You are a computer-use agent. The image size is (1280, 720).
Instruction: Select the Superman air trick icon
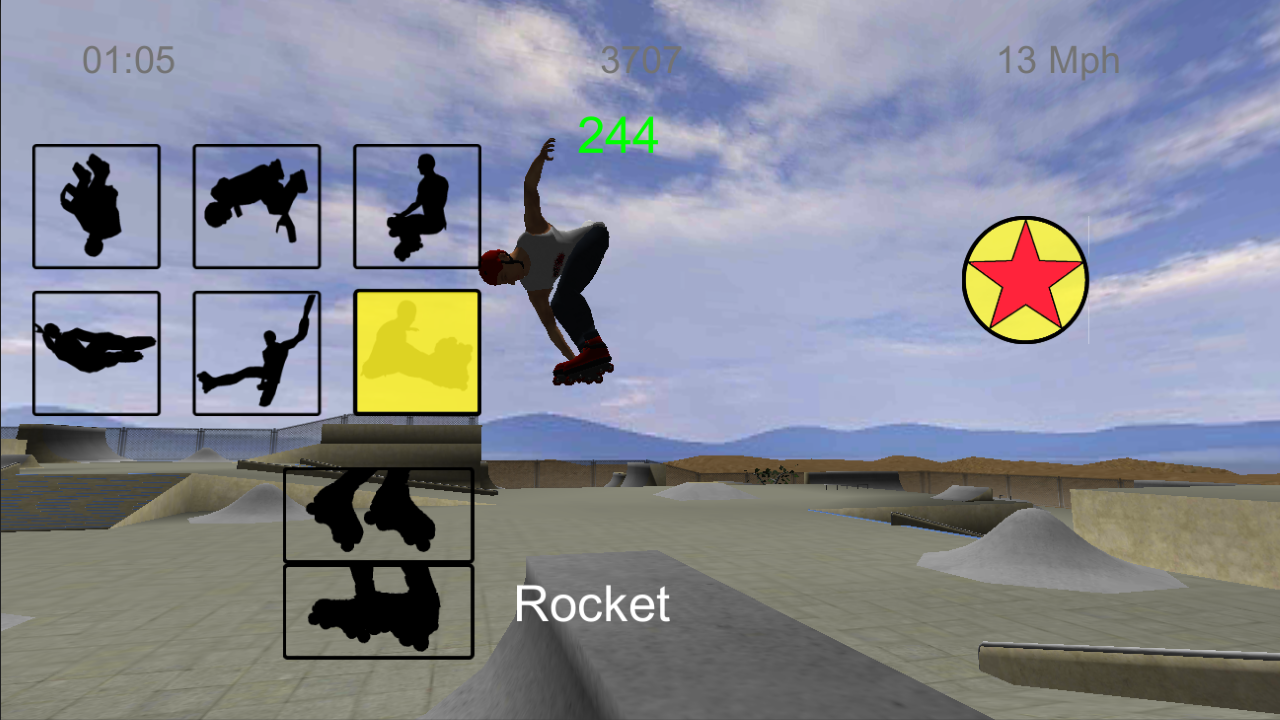[96, 352]
